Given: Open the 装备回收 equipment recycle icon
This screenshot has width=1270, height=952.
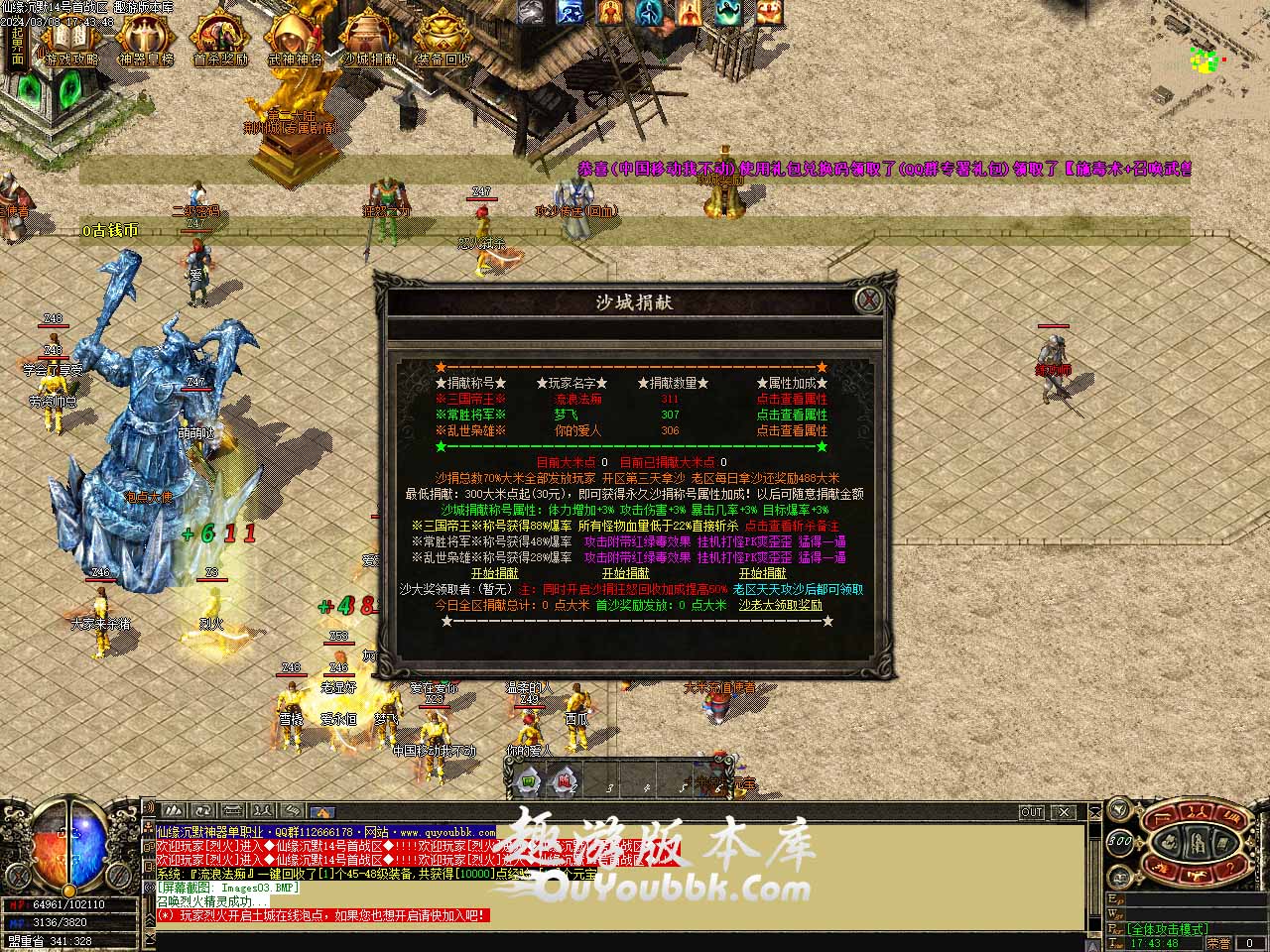Looking at the screenshot, I should (x=443, y=41).
